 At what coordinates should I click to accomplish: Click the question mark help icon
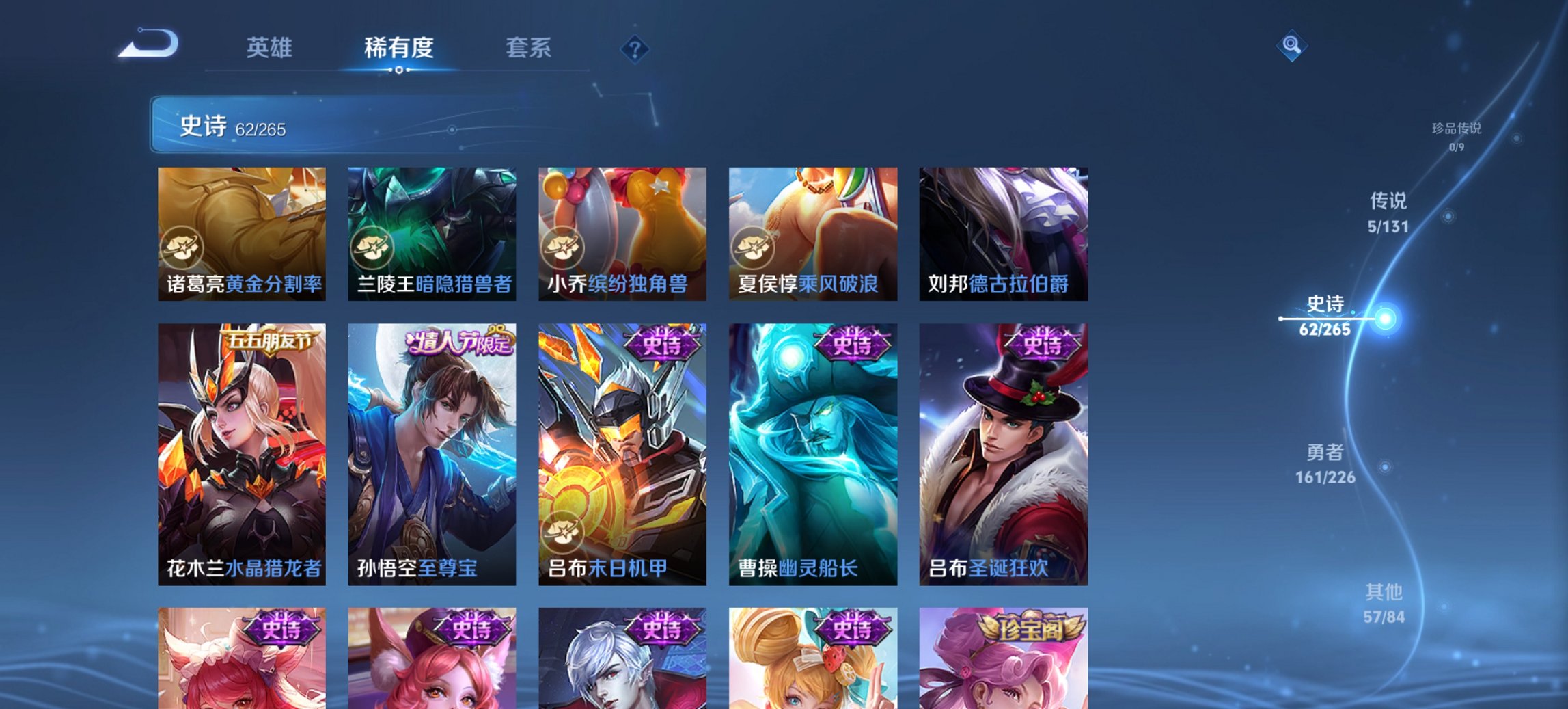click(635, 48)
